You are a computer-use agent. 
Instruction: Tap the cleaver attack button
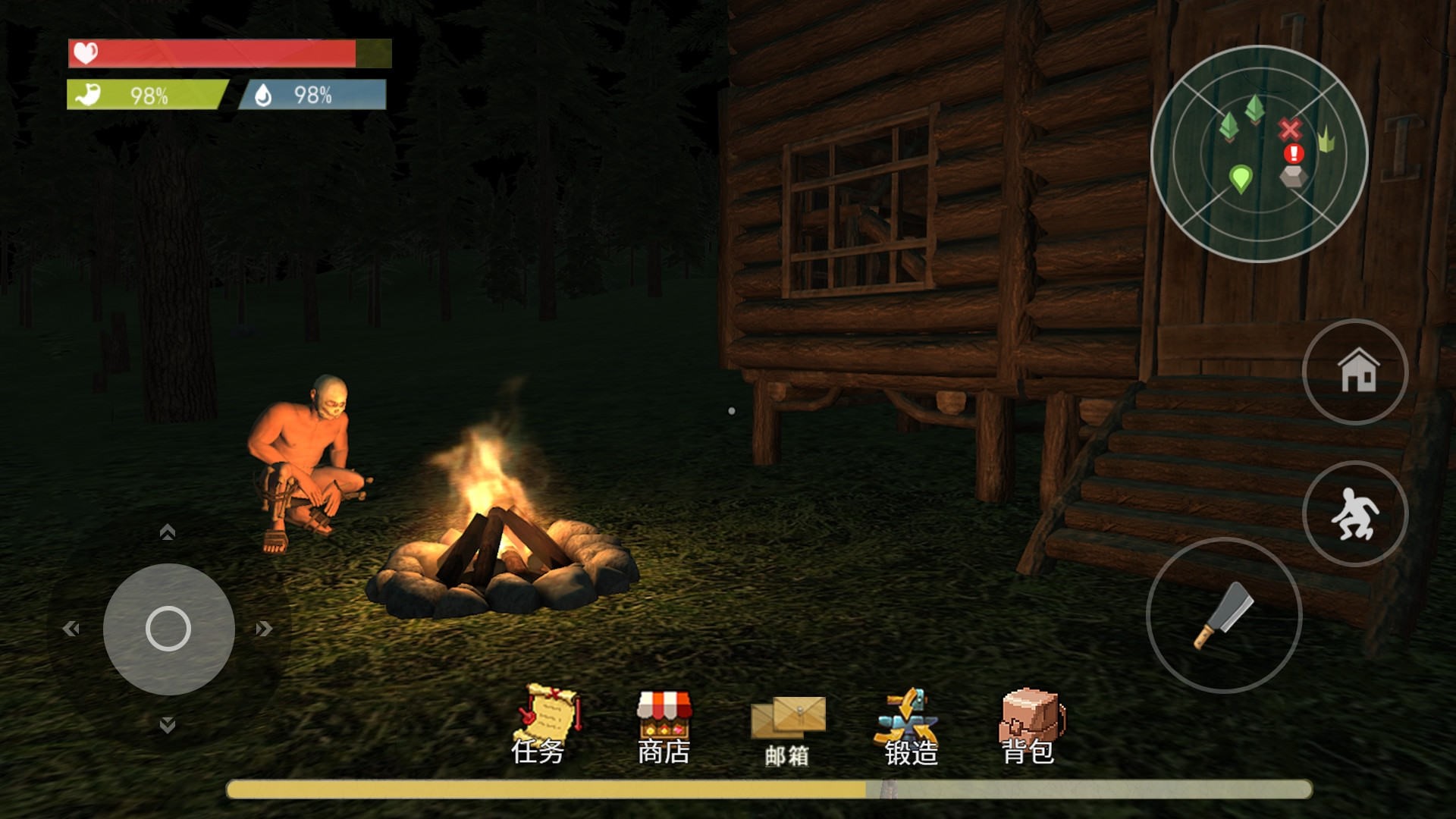[x=1223, y=615]
